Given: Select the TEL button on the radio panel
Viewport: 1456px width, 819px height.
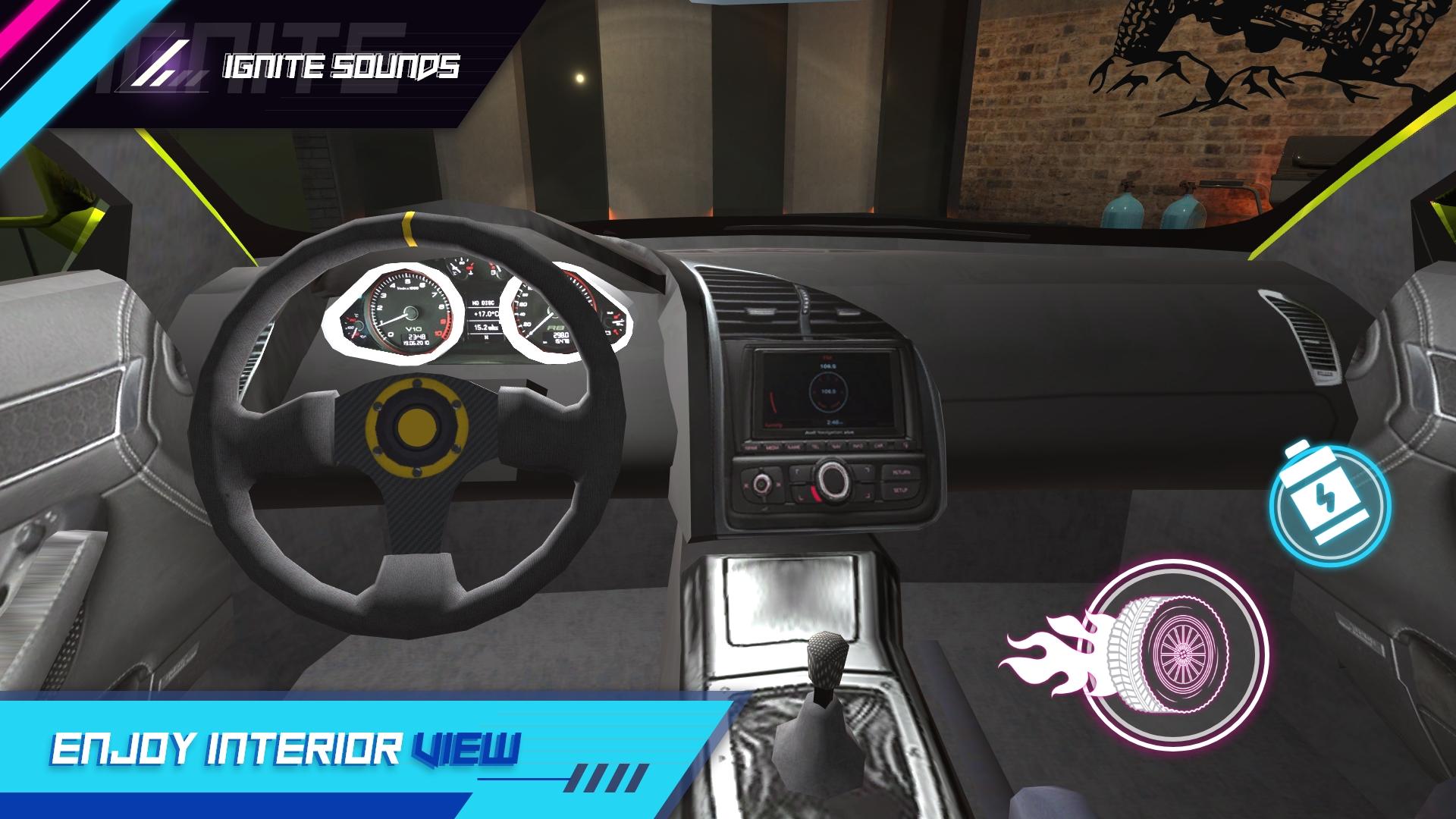Looking at the screenshot, I should pyautogui.click(x=813, y=446).
